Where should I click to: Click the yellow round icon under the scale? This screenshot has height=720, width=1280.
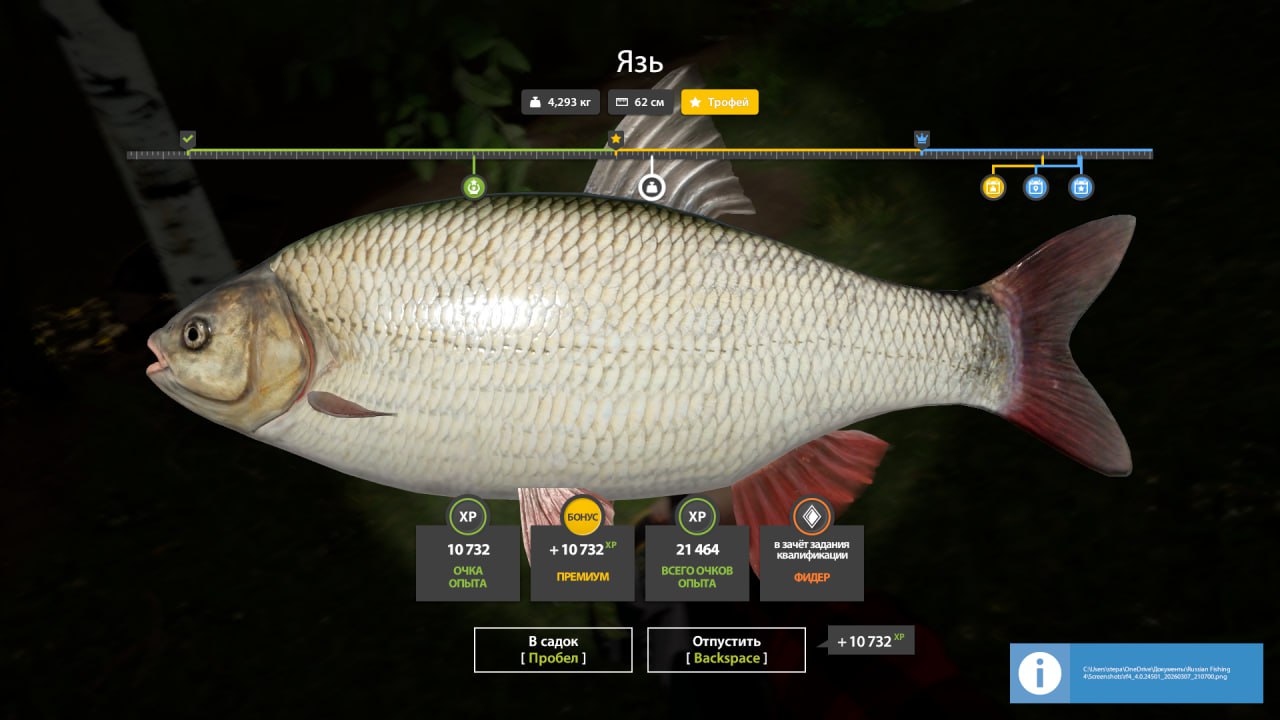pos(993,187)
